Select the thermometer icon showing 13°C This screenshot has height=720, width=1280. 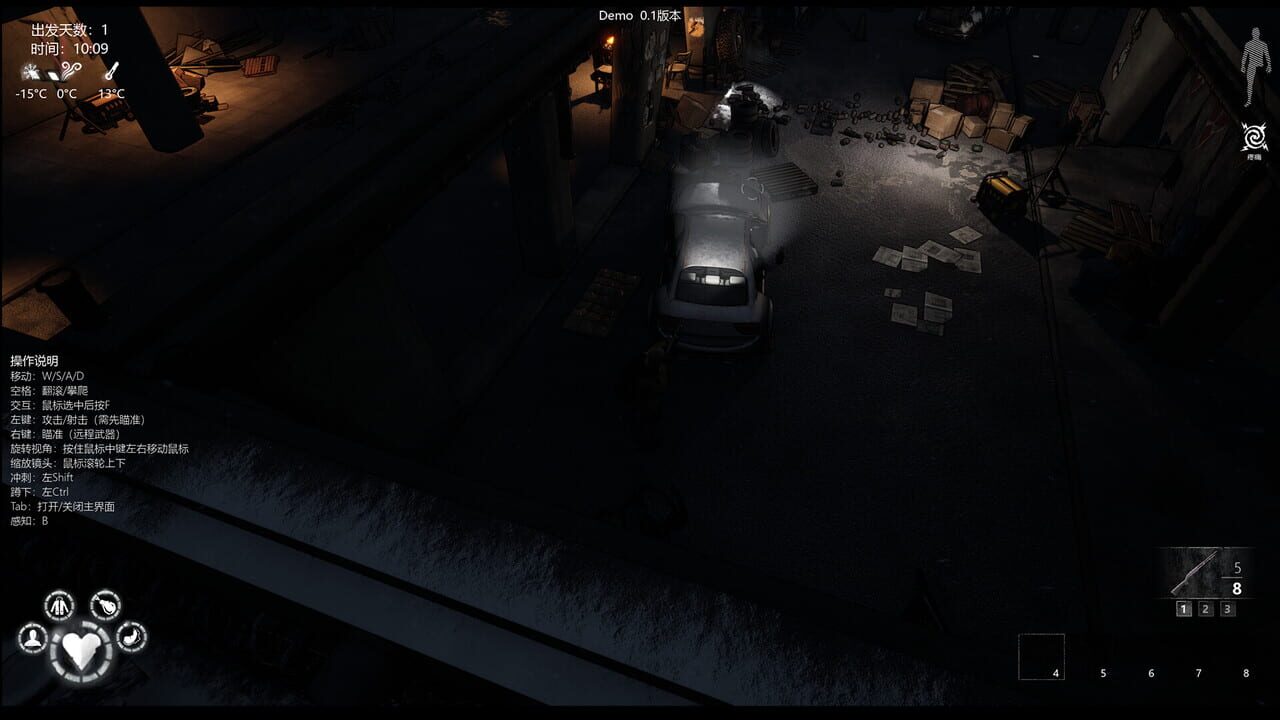pyautogui.click(x=113, y=70)
